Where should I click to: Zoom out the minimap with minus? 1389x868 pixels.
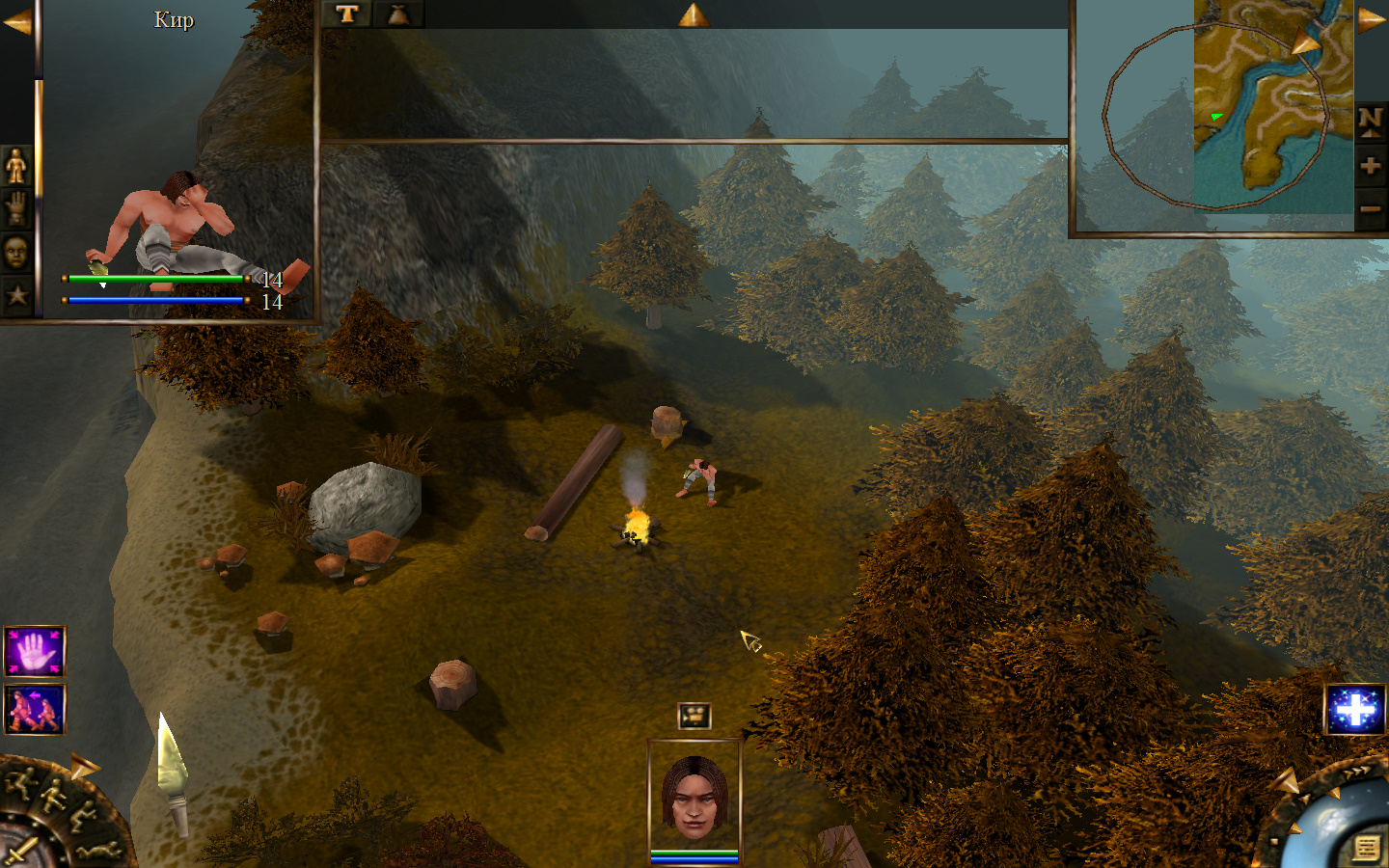[x=1371, y=208]
